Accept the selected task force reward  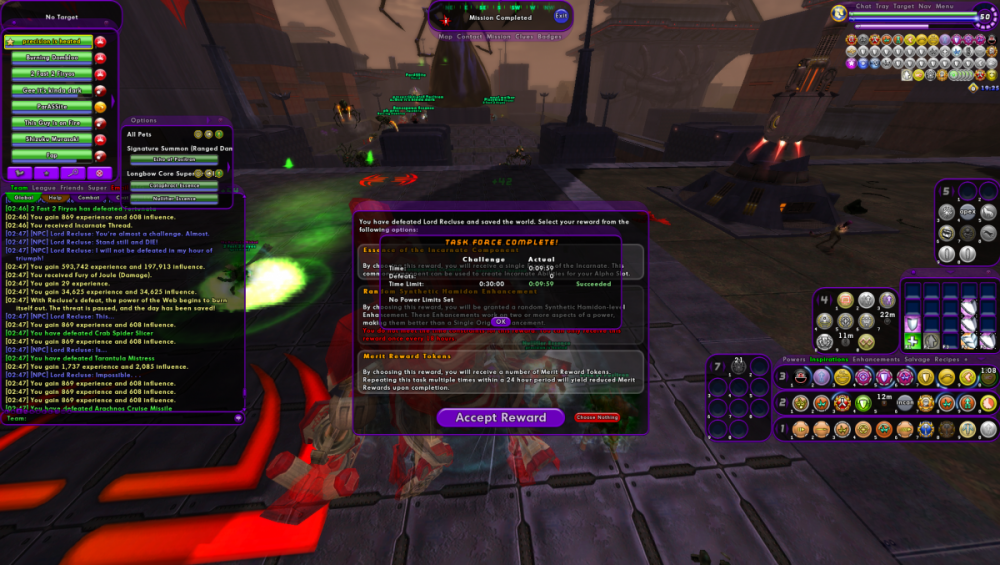(500, 418)
